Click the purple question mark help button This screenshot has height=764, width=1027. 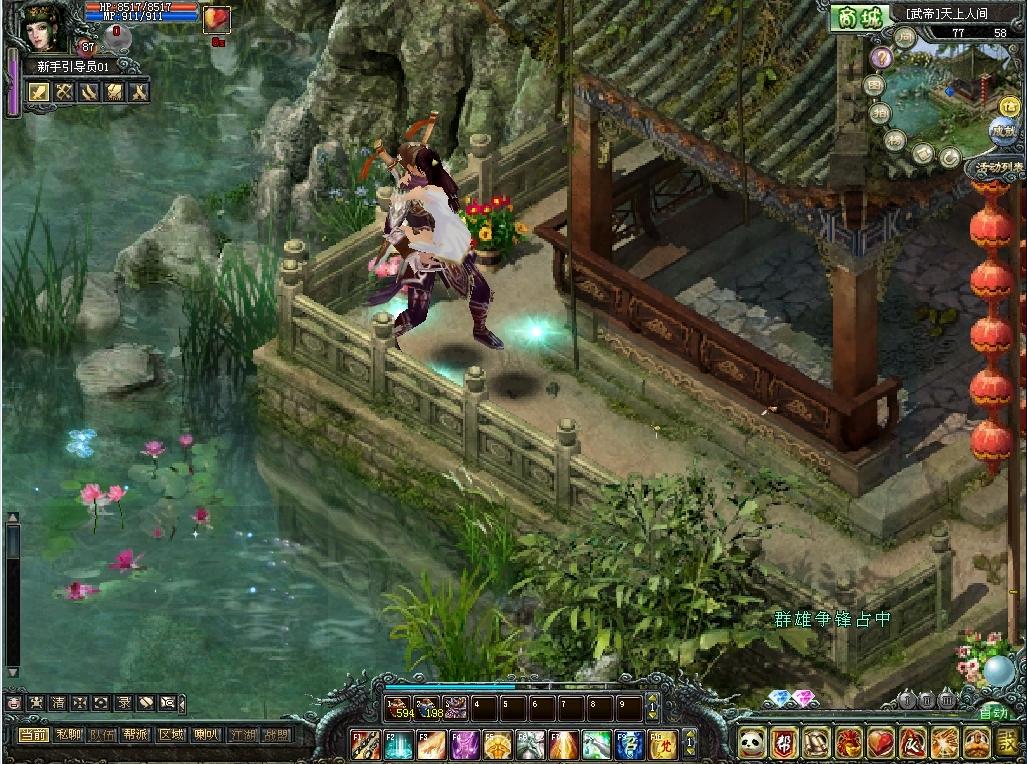pos(881,58)
